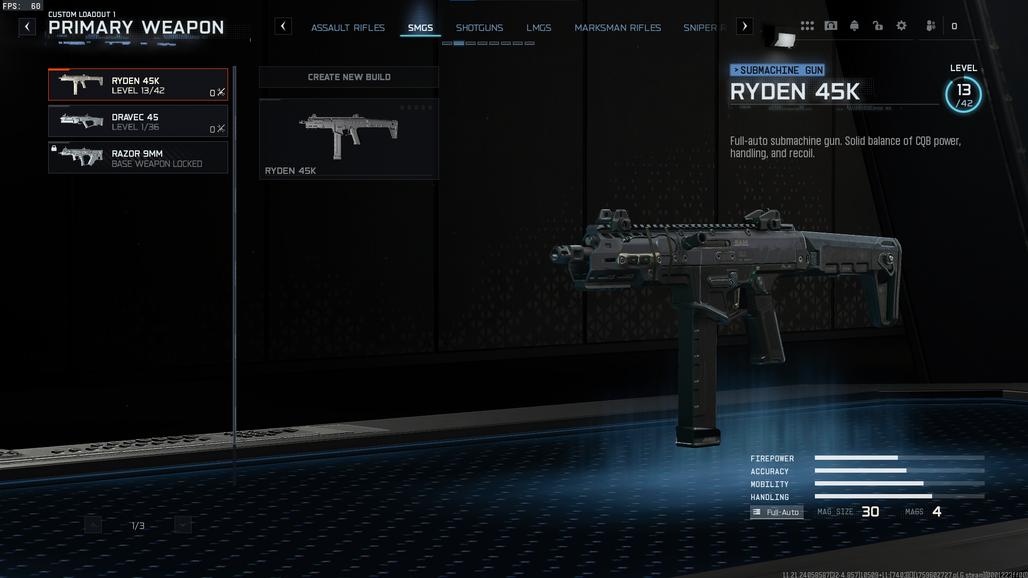The height and width of the screenshot is (578, 1028).
Task: Switch to the Assault Rifles tab
Action: [348, 28]
